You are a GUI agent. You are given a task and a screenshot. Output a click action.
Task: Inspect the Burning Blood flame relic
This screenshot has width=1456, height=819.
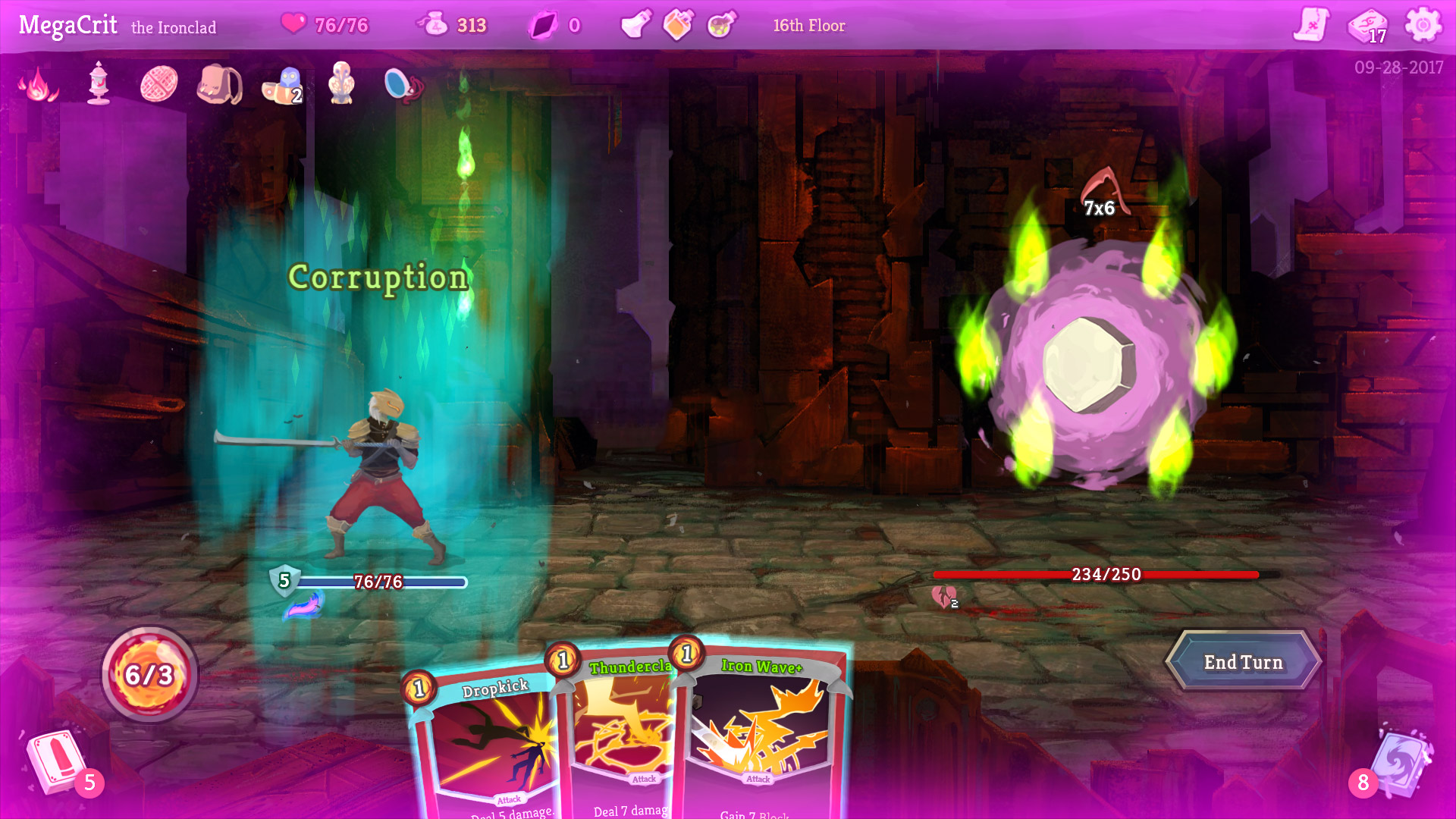coord(38,83)
